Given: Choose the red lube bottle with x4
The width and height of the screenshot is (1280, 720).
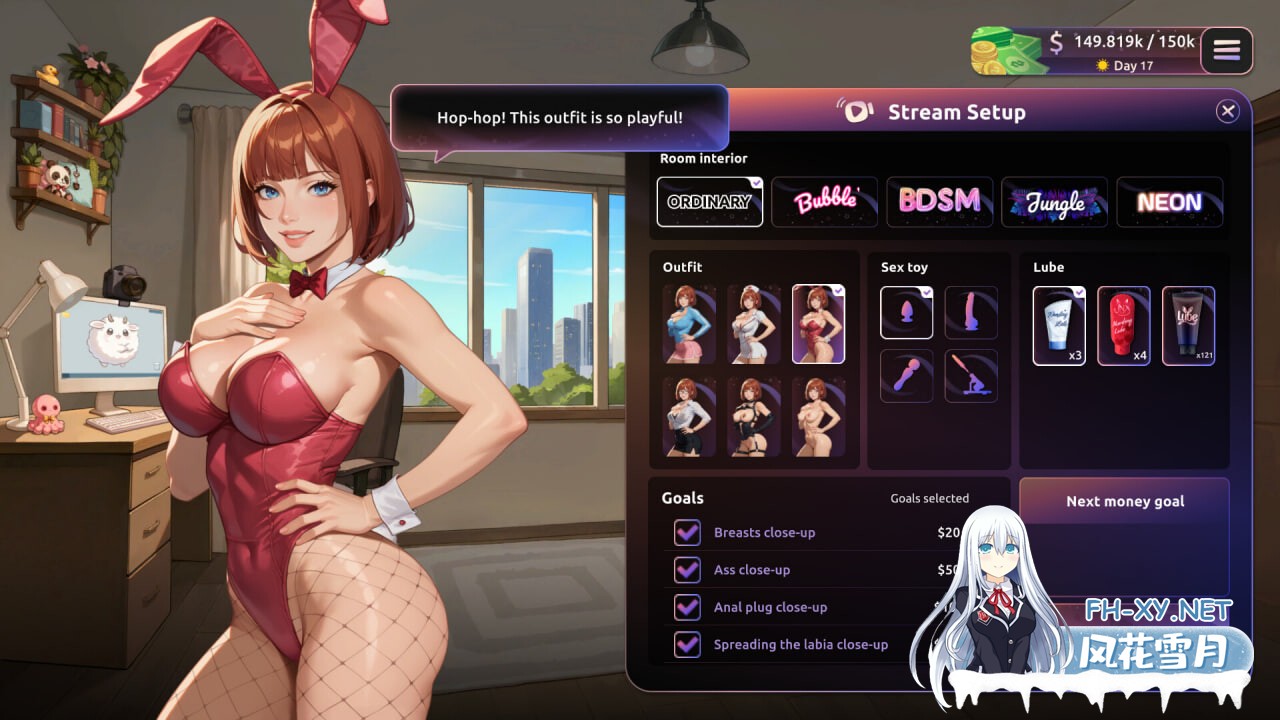Looking at the screenshot, I should (x=1124, y=326).
